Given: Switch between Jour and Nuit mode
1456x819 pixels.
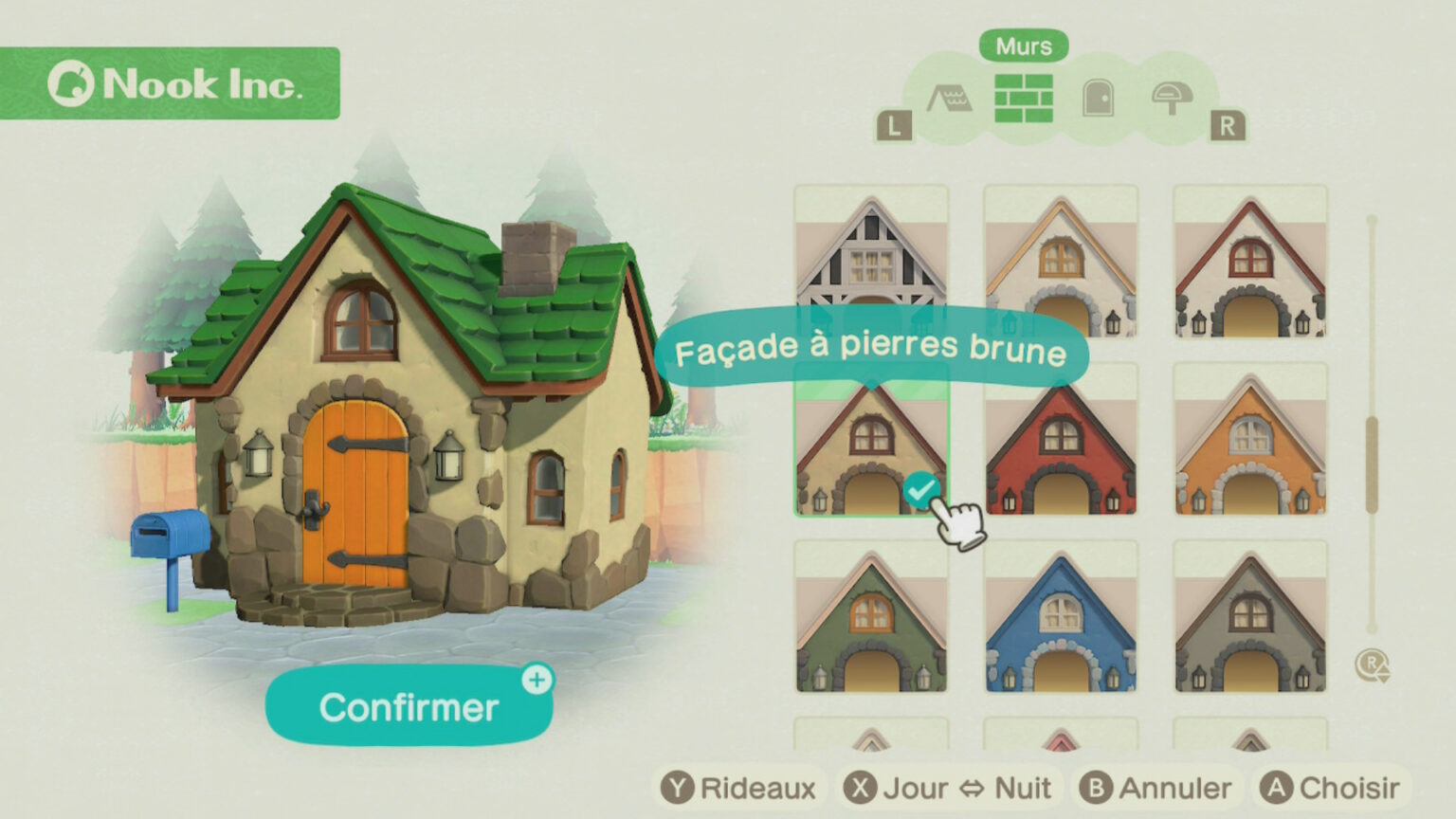Looking at the screenshot, I should [x=948, y=787].
